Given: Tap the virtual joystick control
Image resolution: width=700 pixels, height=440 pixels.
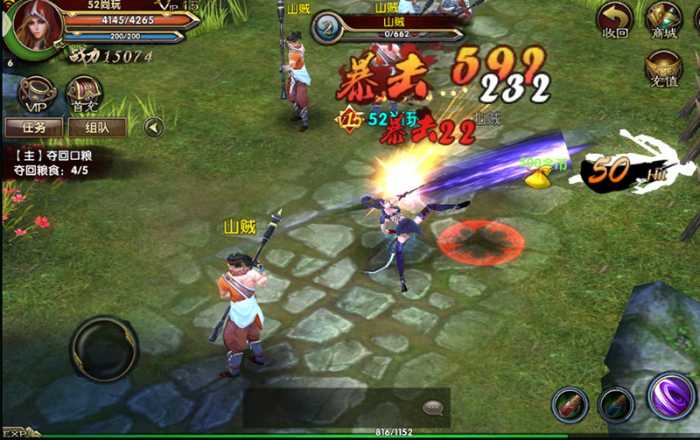Looking at the screenshot, I should (104, 348).
